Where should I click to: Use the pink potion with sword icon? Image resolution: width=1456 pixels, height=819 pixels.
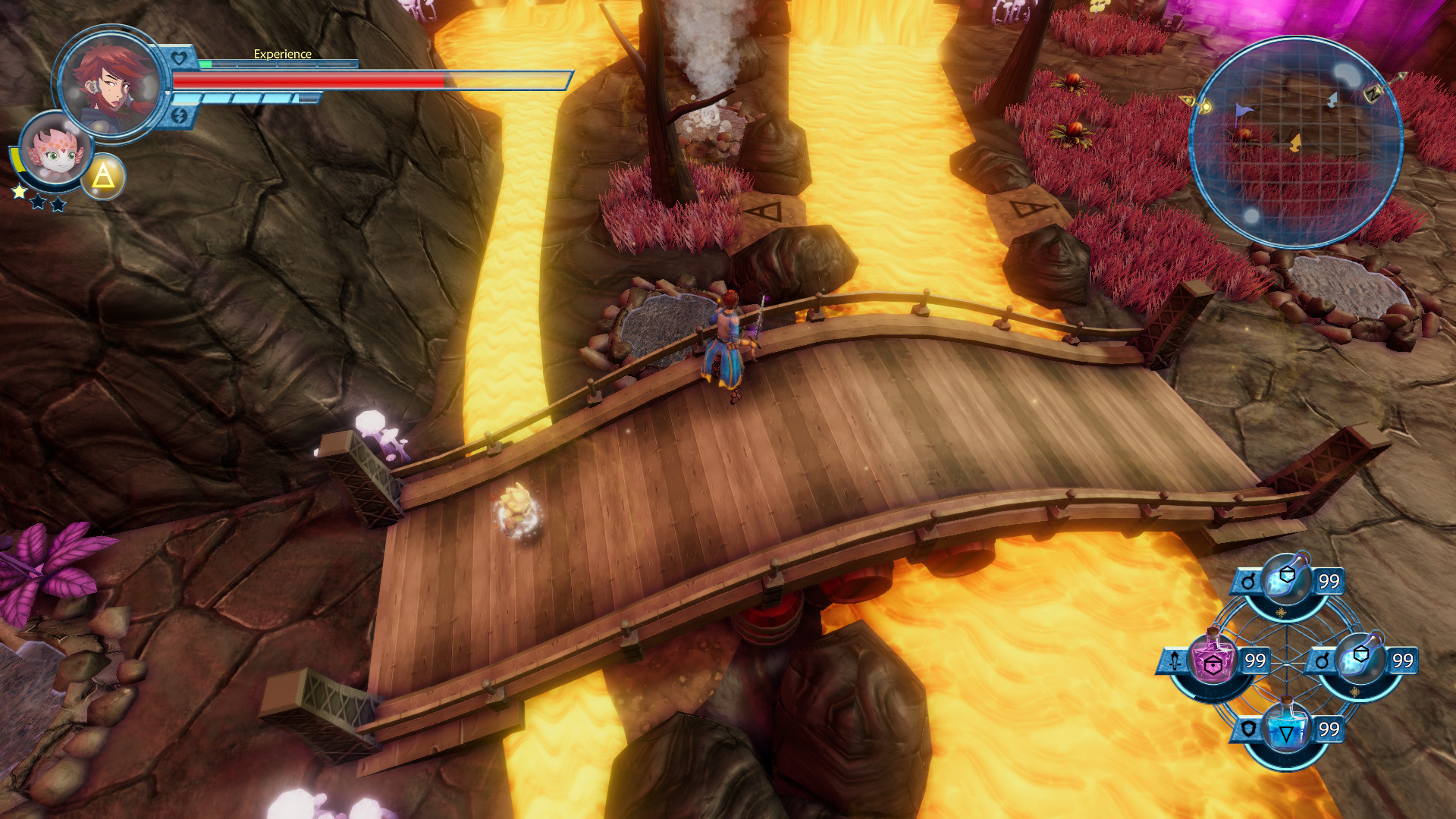tap(1212, 661)
